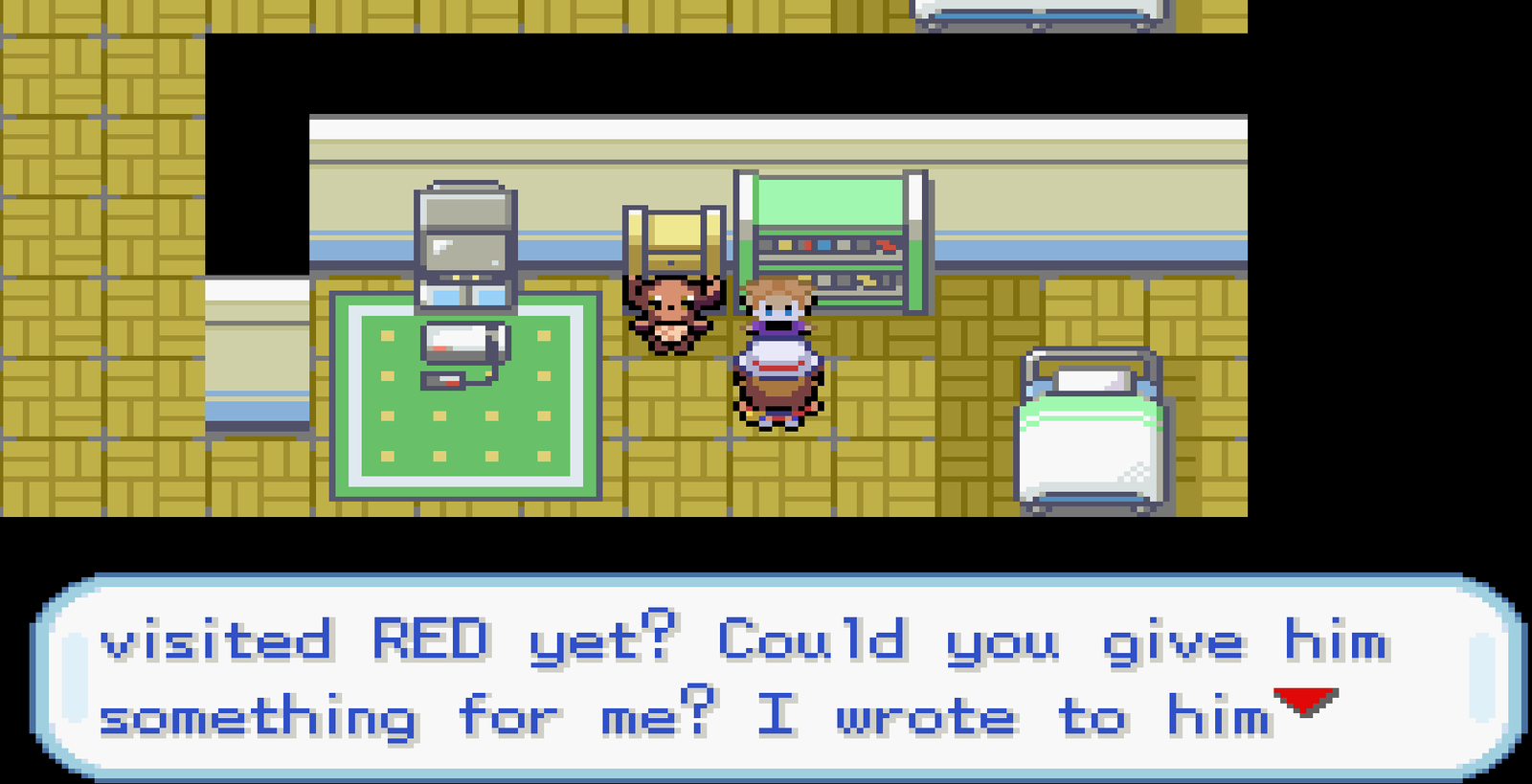Click the bed on the right
This screenshot has width=1532, height=784.
point(1092,431)
